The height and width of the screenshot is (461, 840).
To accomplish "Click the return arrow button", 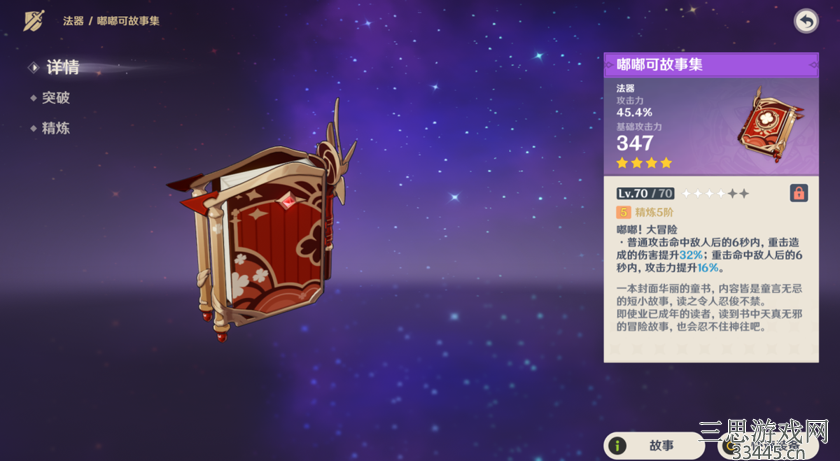I will [806, 21].
